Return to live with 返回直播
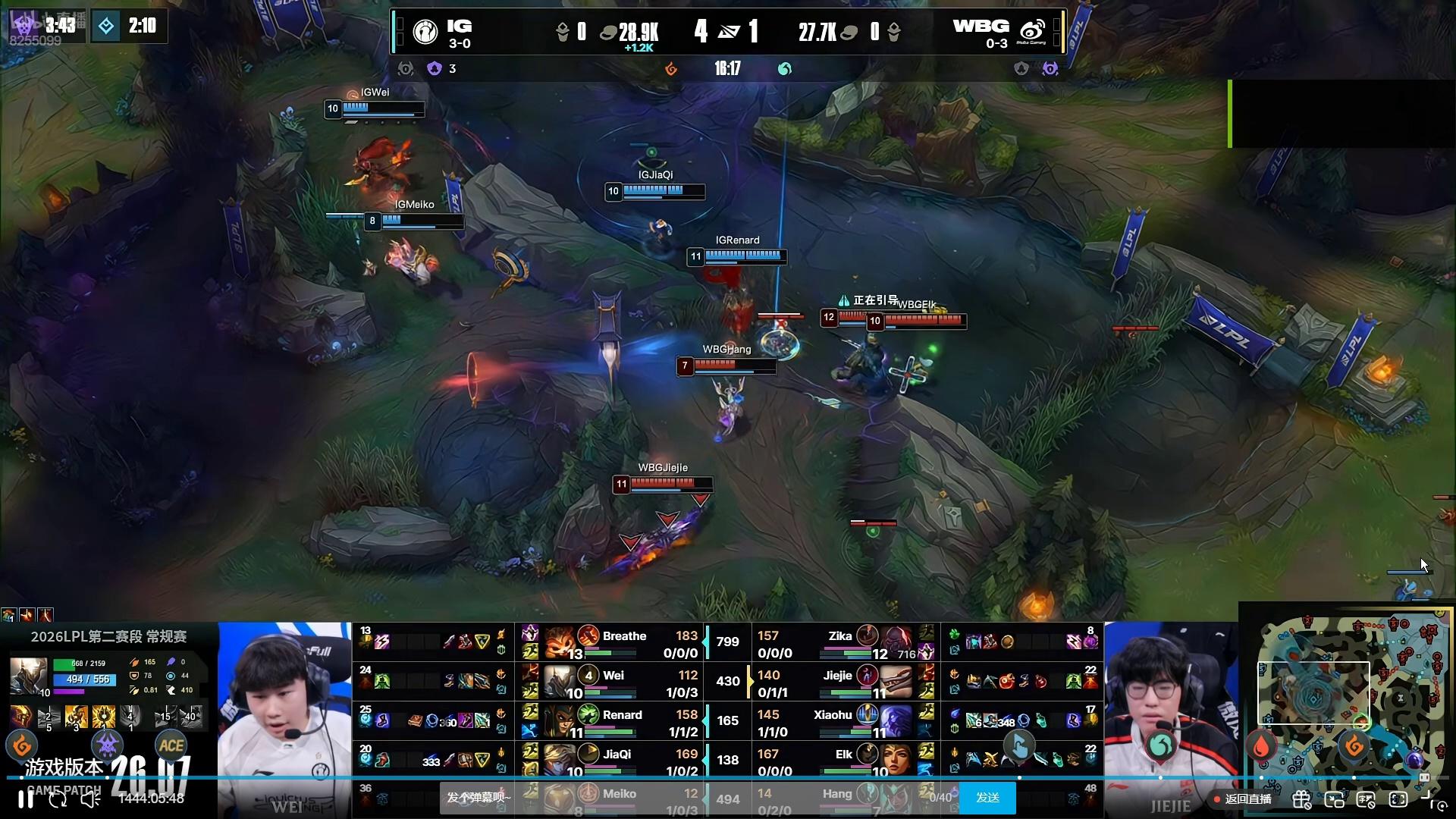The image size is (1456, 819). point(1242,799)
